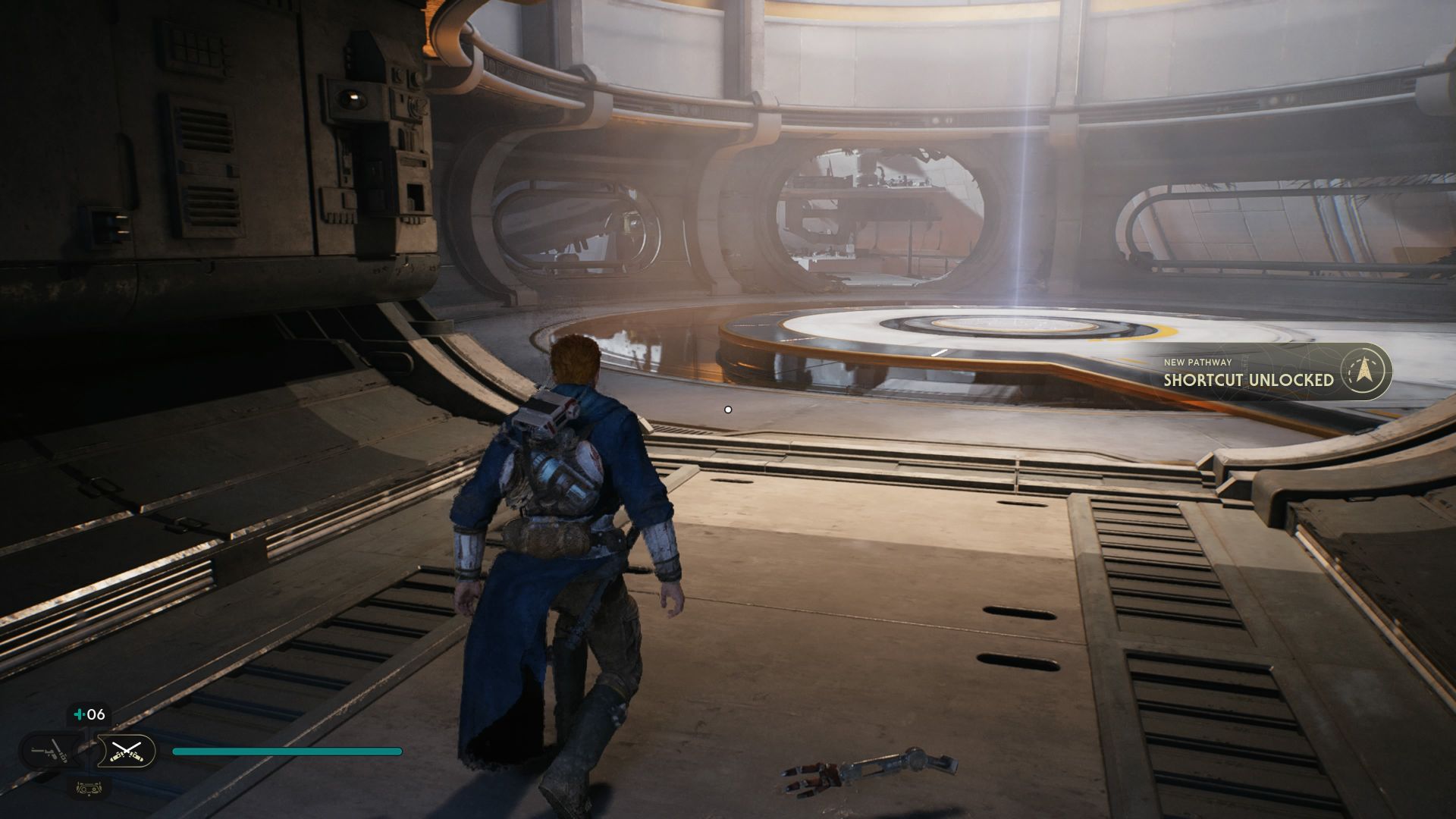Click the crosshair dot at screen center
The width and height of the screenshot is (1456, 819).
click(728, 409)
